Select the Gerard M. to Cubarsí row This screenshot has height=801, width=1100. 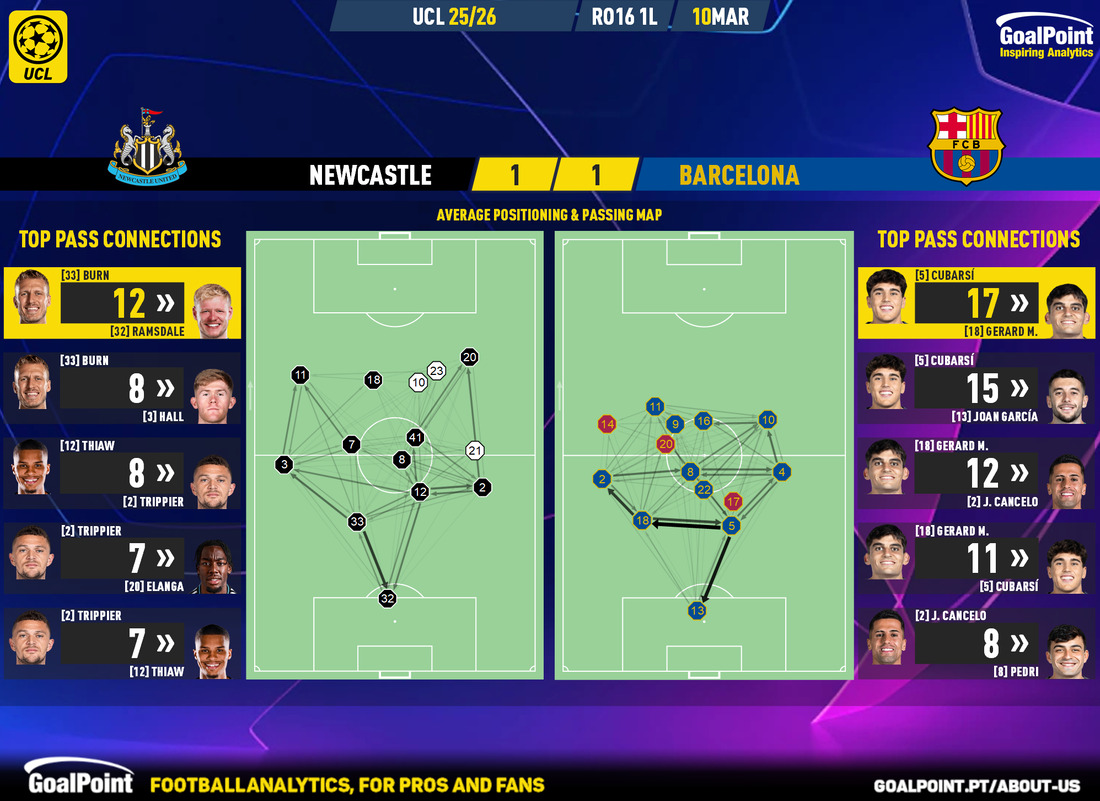tap(976, 559)
